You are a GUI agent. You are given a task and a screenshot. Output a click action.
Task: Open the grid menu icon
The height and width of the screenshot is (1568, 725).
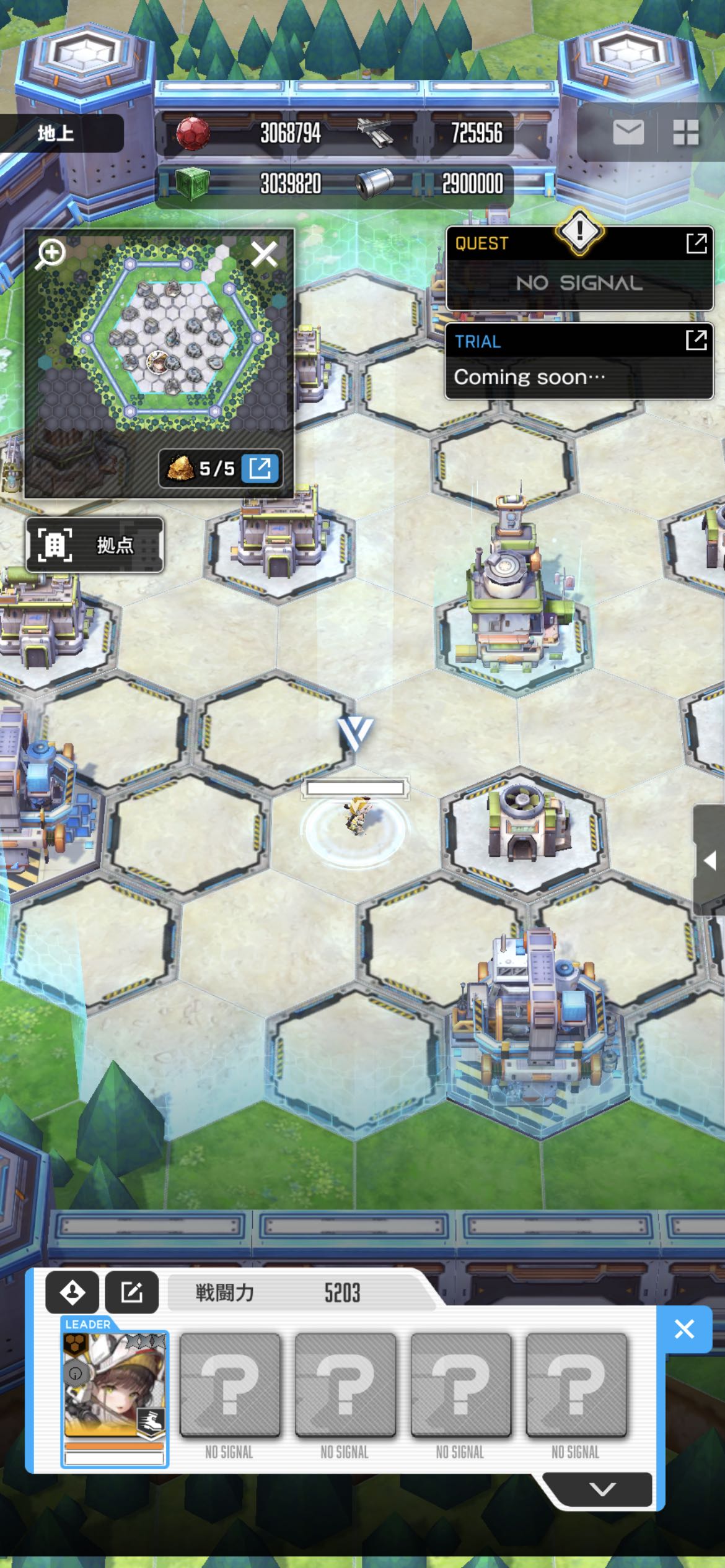(x=685, y=132)
